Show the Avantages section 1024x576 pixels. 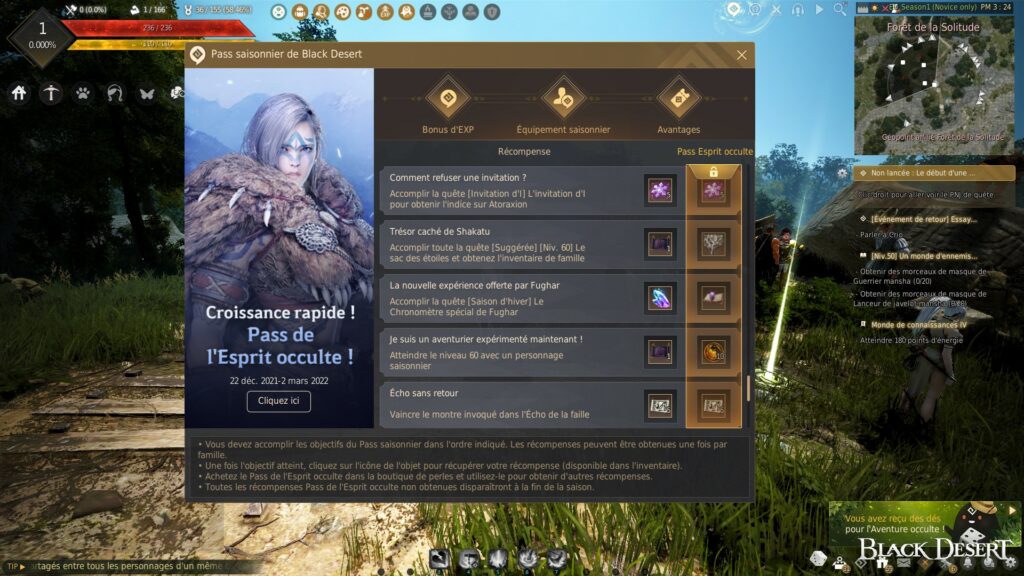[678, 98]
